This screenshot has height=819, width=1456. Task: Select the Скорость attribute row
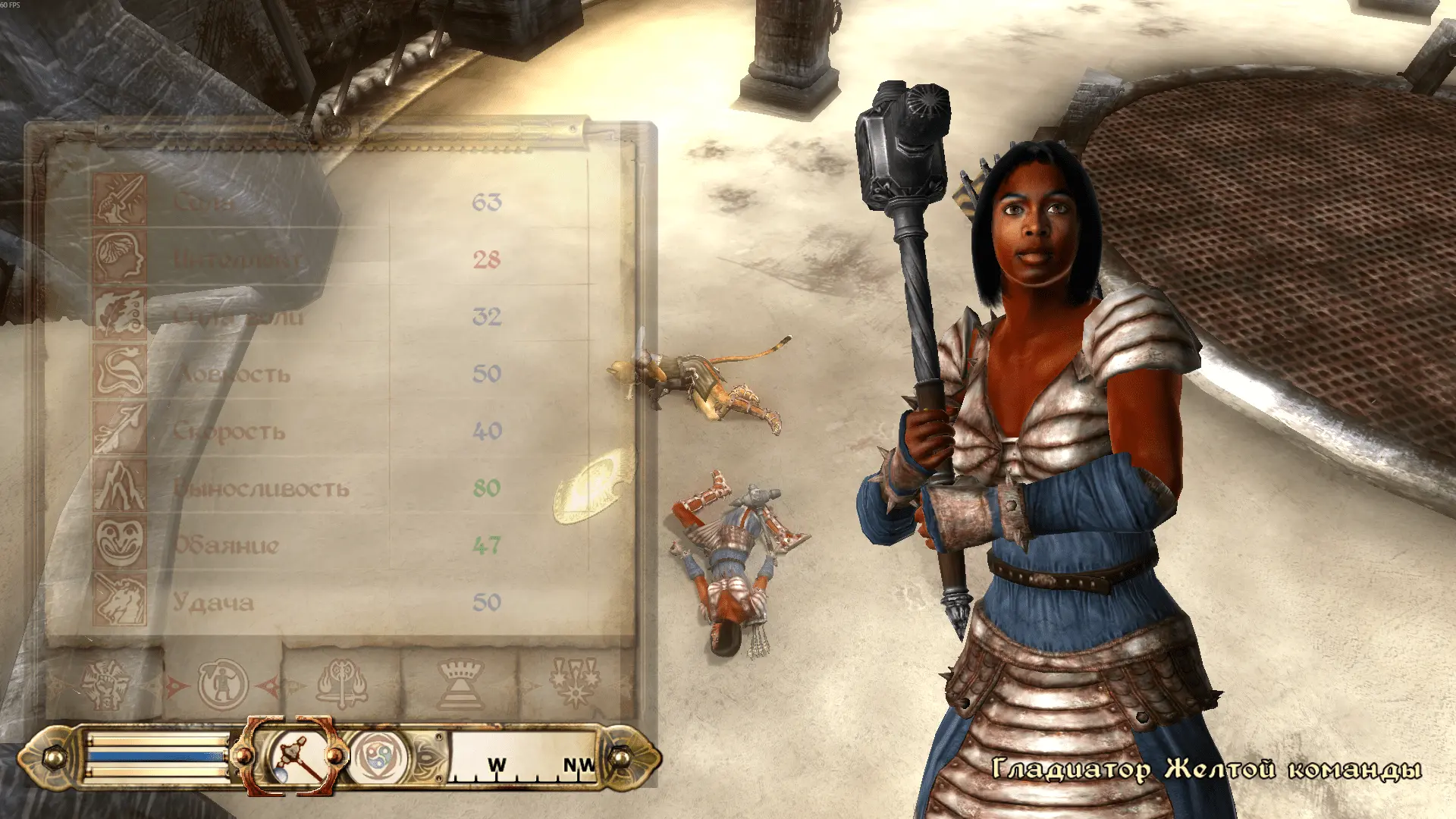pyautogui.click(x=341, y=431)
